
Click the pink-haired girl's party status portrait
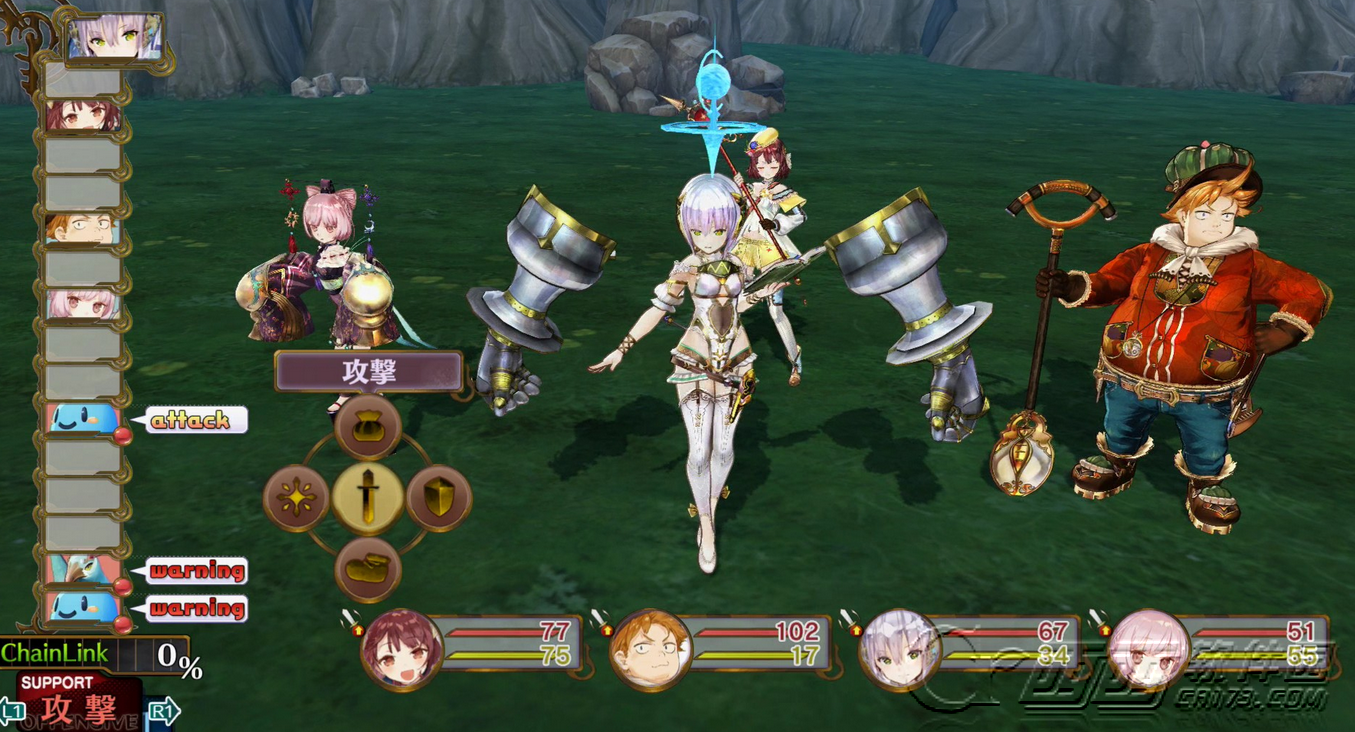pyautogui.click(x=1148, y=649)
